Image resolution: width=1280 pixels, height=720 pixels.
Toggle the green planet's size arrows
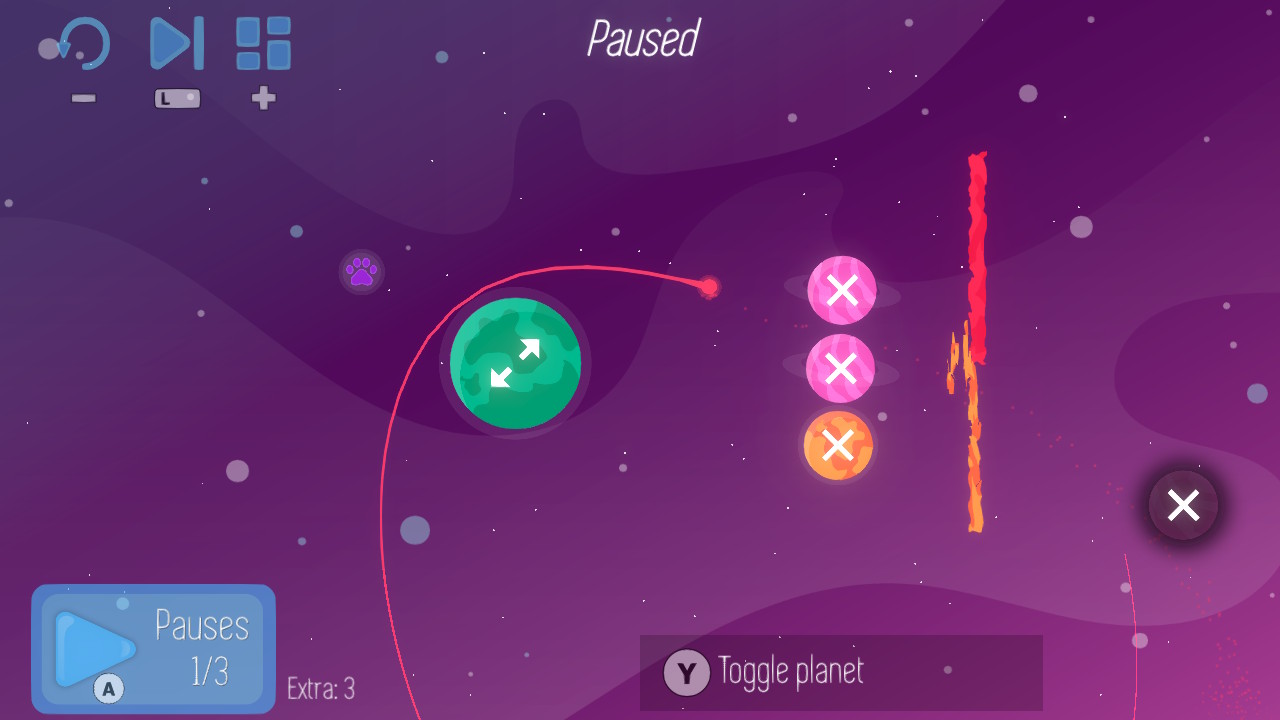(x=517, y=364)
